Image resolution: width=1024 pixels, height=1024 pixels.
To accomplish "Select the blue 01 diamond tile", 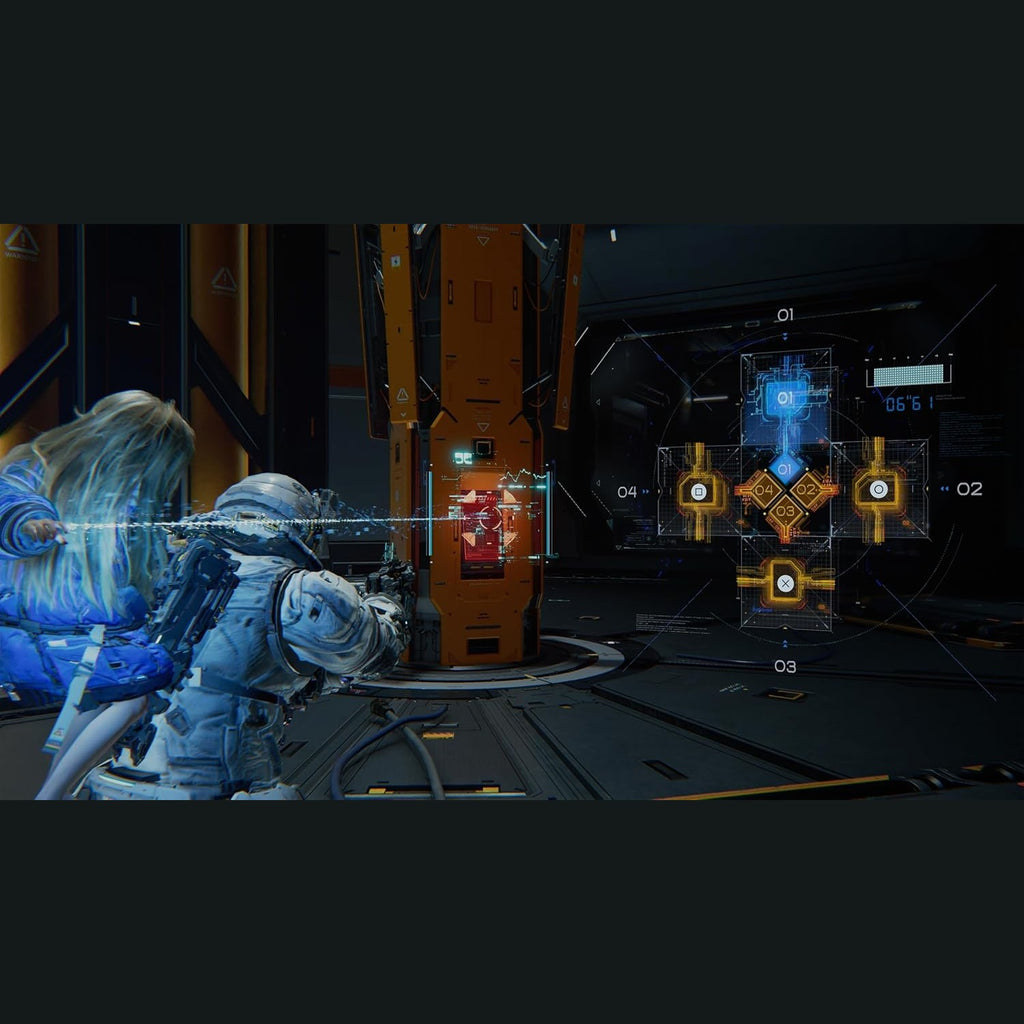I will (786, 468).
